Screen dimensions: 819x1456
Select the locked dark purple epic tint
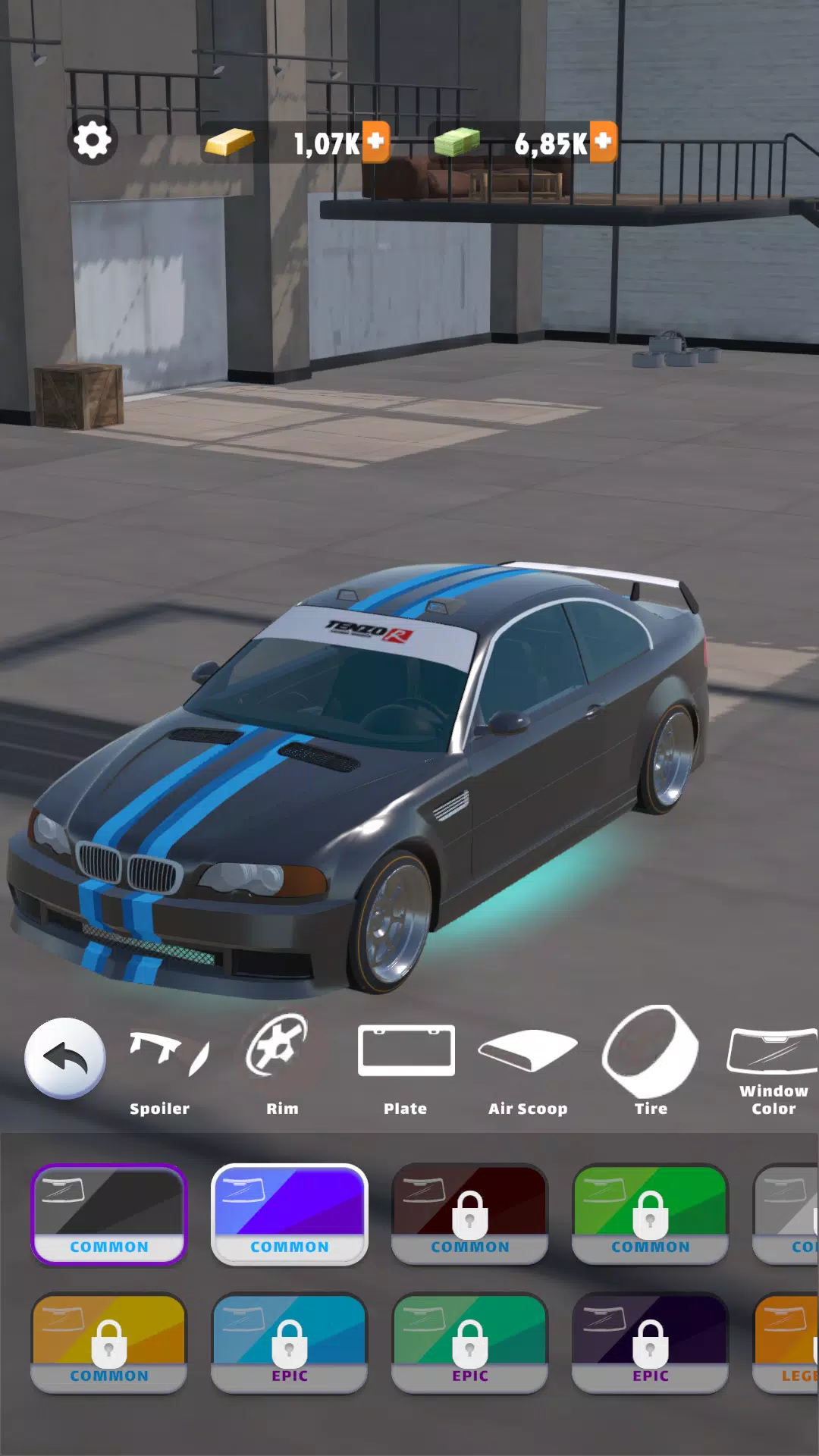point(651,1343)
